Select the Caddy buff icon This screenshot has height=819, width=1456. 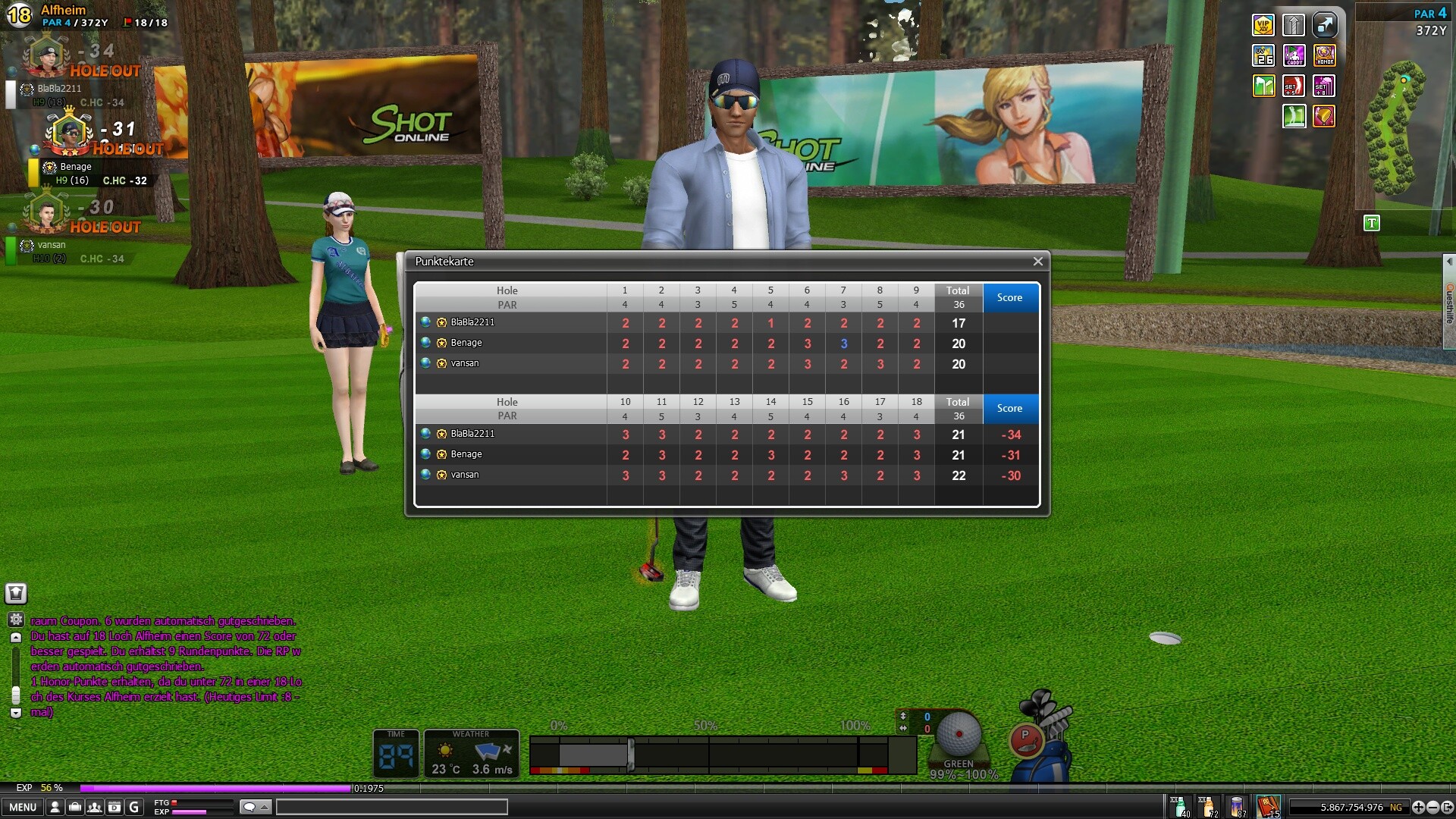coord(1294,55)
